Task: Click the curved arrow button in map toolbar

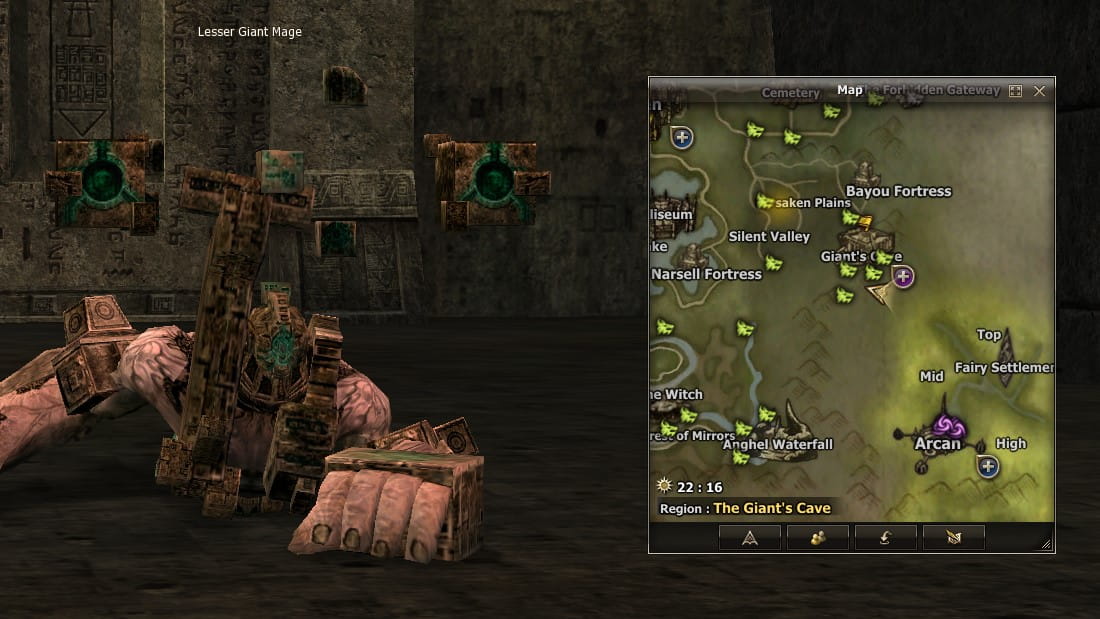Action: [885, 538]
